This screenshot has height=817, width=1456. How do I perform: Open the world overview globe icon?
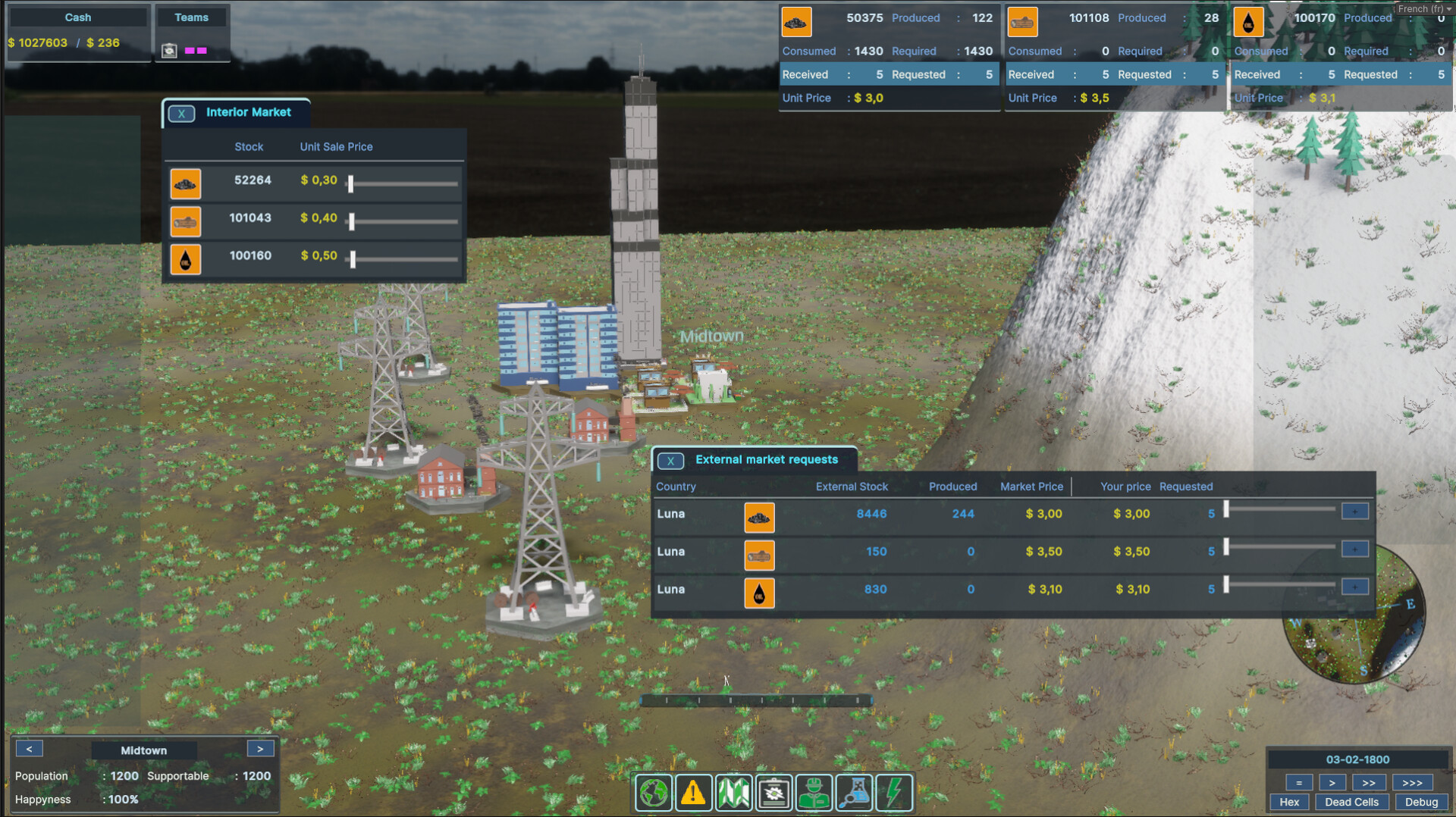[654, 792]
